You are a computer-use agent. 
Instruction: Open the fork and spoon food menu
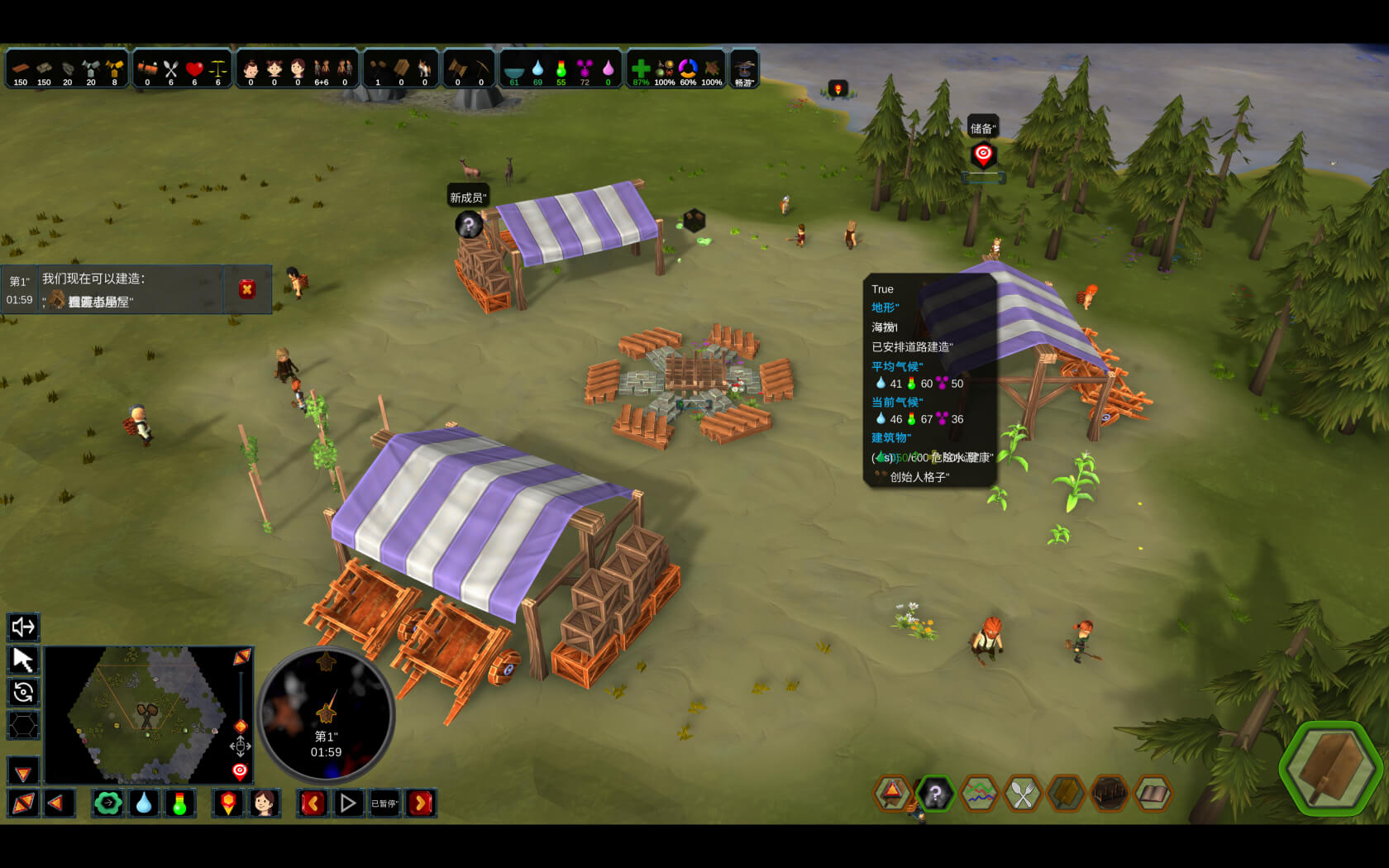coord(1023,794)
